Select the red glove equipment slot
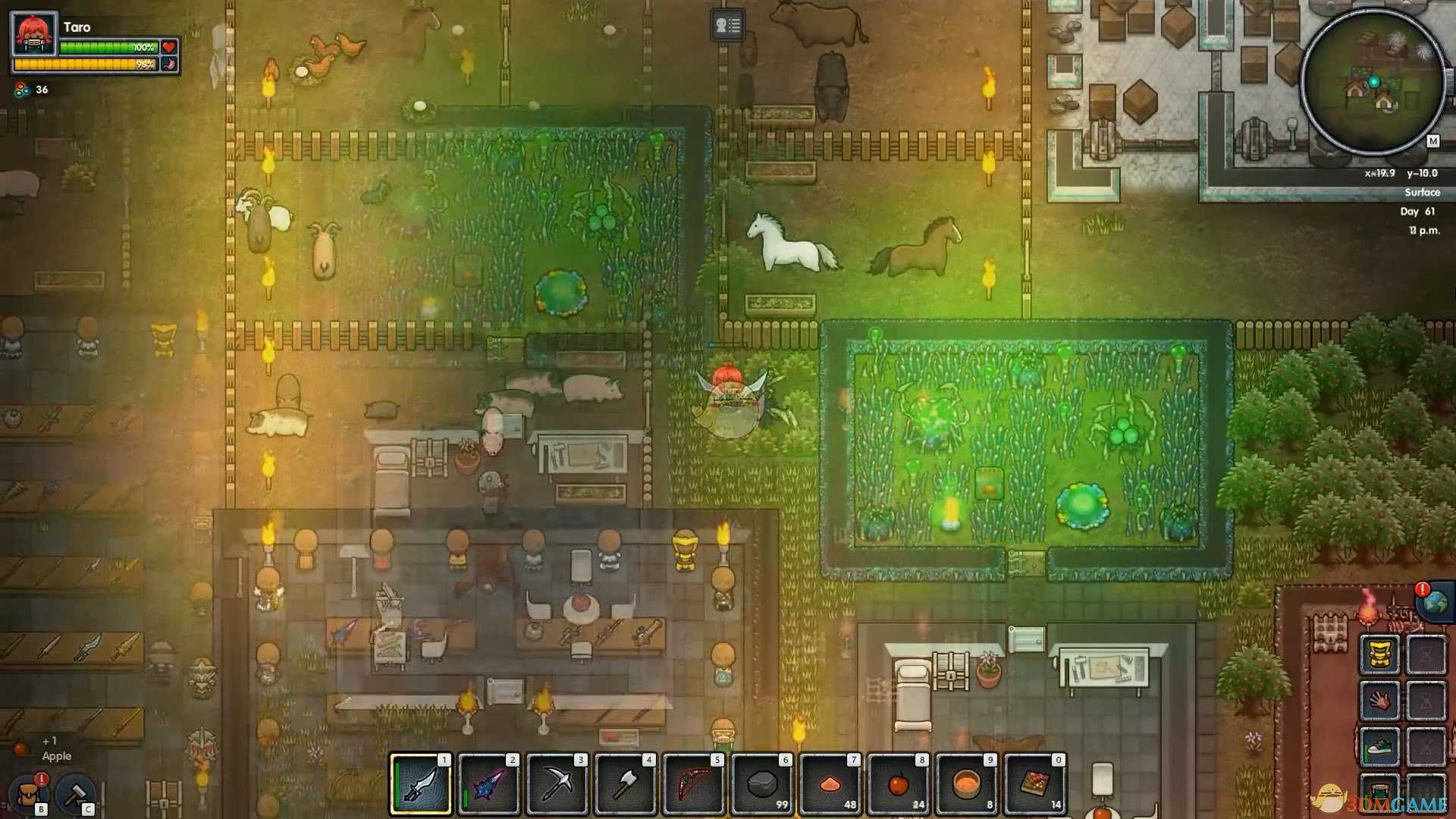Screen dimensions: 1456x819 pyautogui.click(x=1379, y=700)
